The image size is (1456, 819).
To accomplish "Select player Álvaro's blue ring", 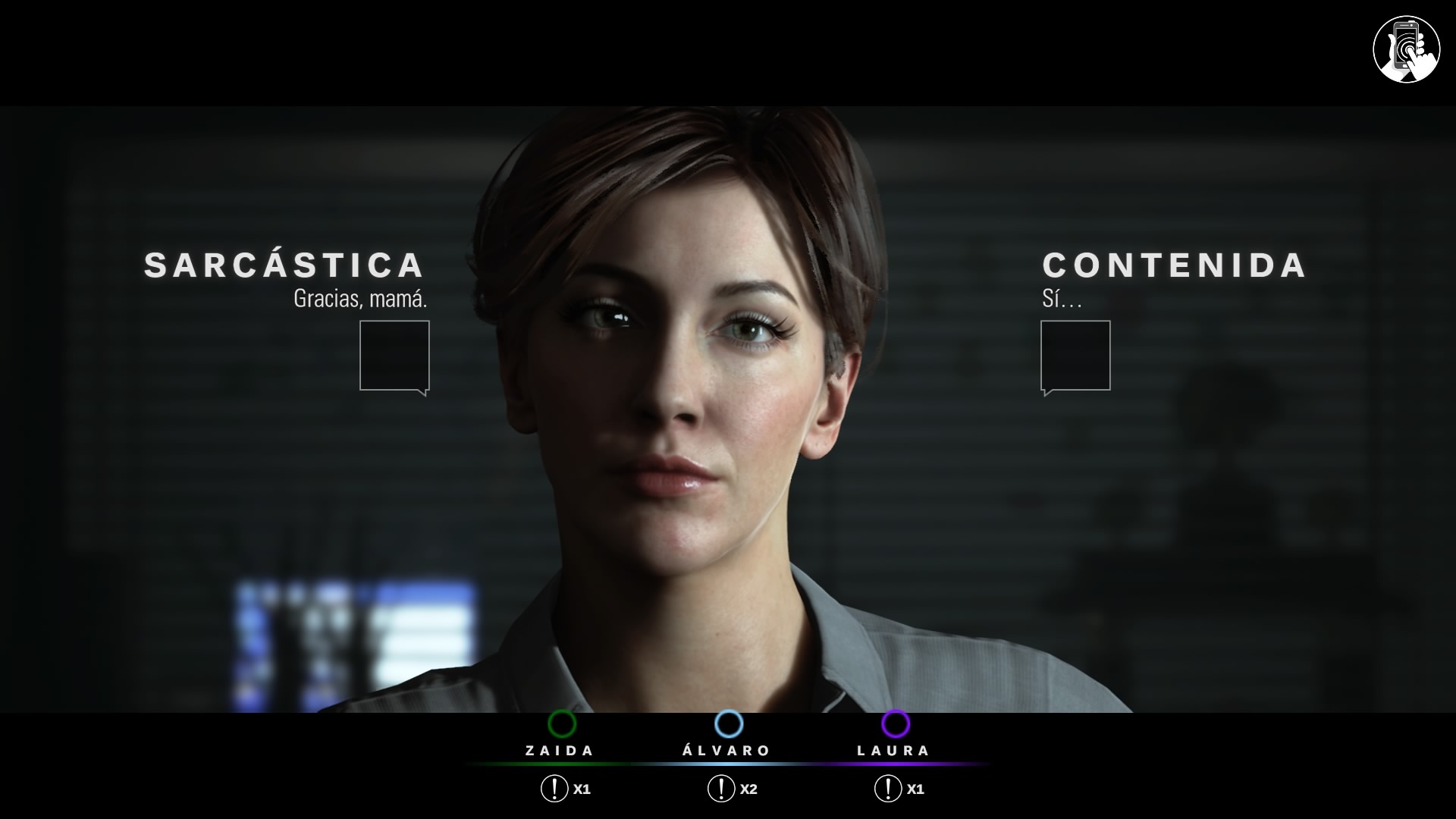I will coord(728,723).
